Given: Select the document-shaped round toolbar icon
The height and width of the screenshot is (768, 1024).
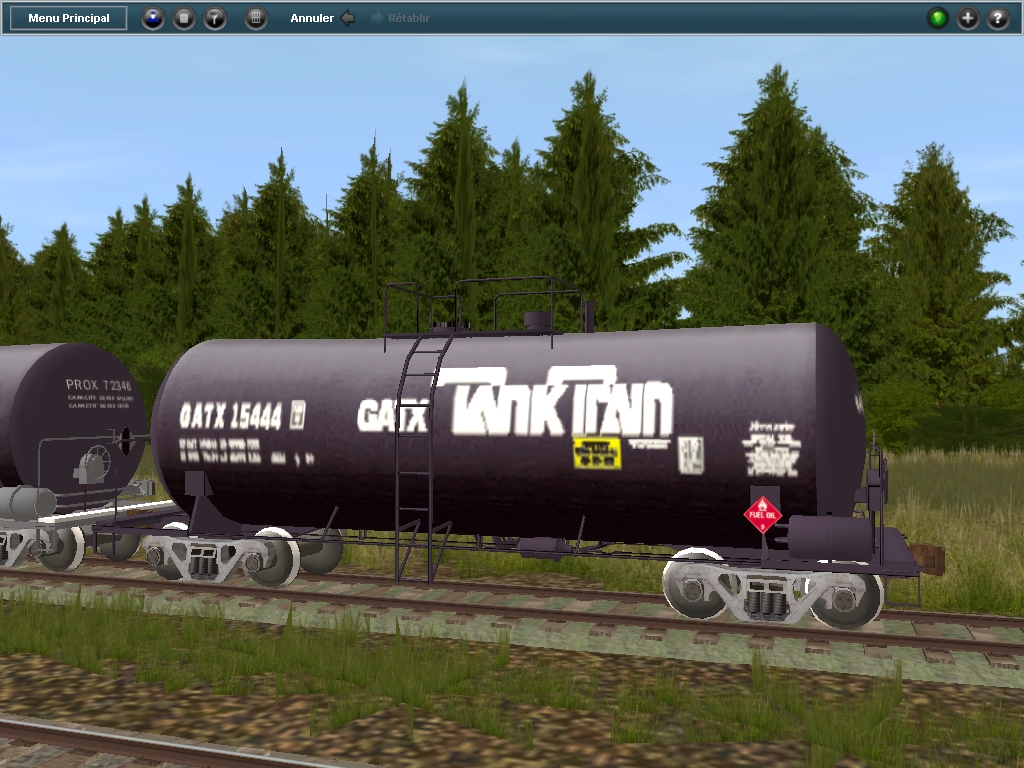Looking at the screenshot, I should click(184, 18).
